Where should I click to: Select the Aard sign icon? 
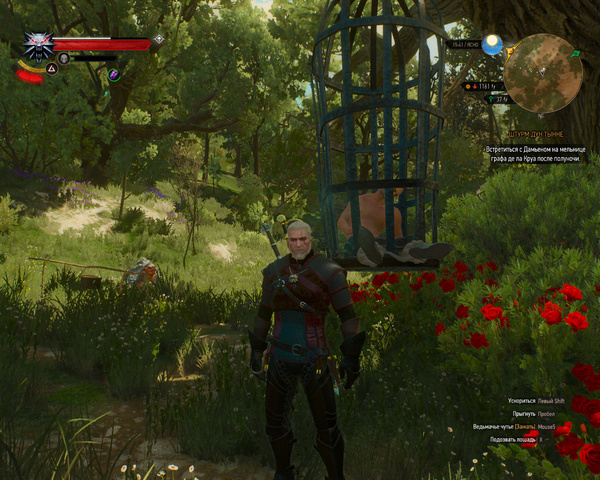point(51,70)
